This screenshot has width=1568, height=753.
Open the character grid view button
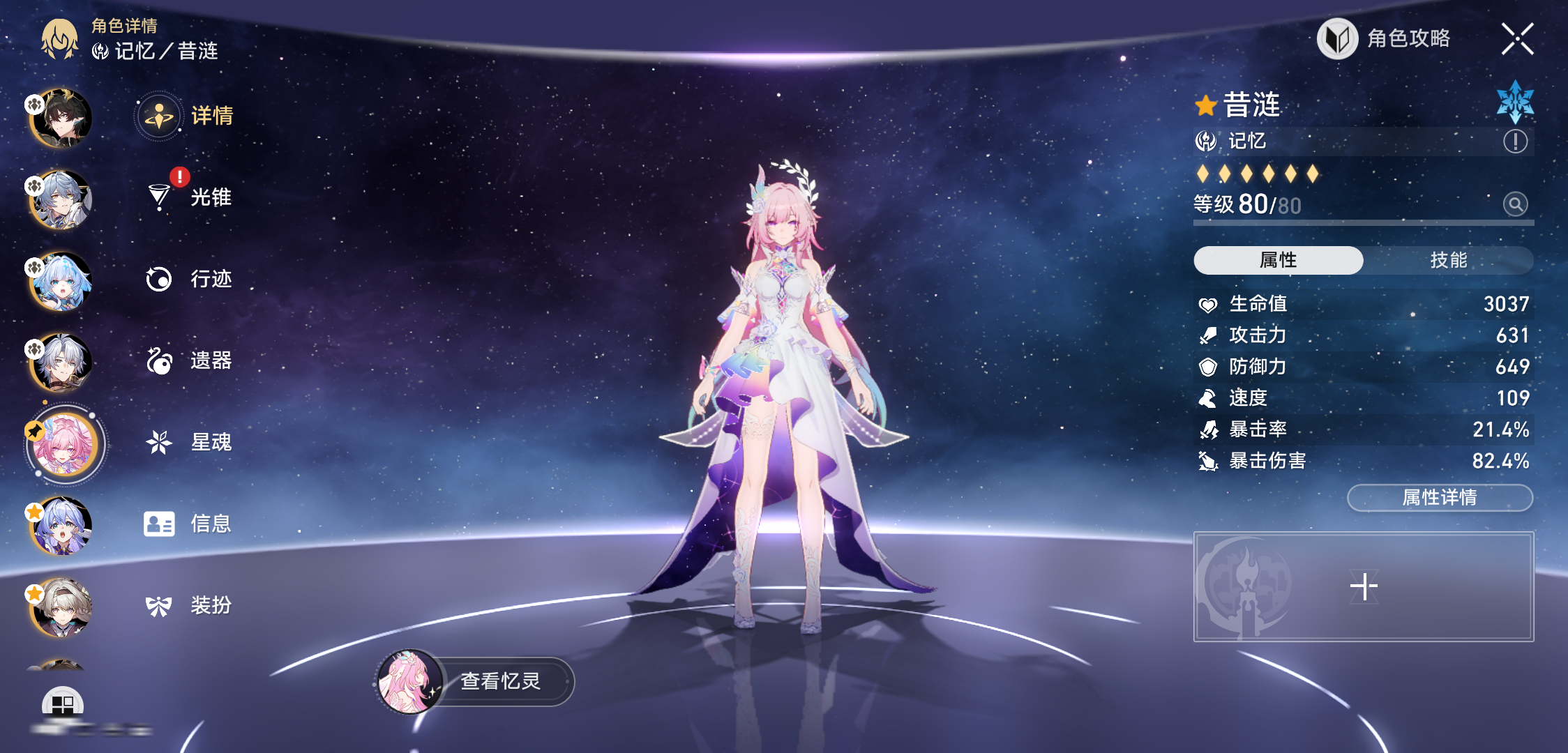(63, 704)
